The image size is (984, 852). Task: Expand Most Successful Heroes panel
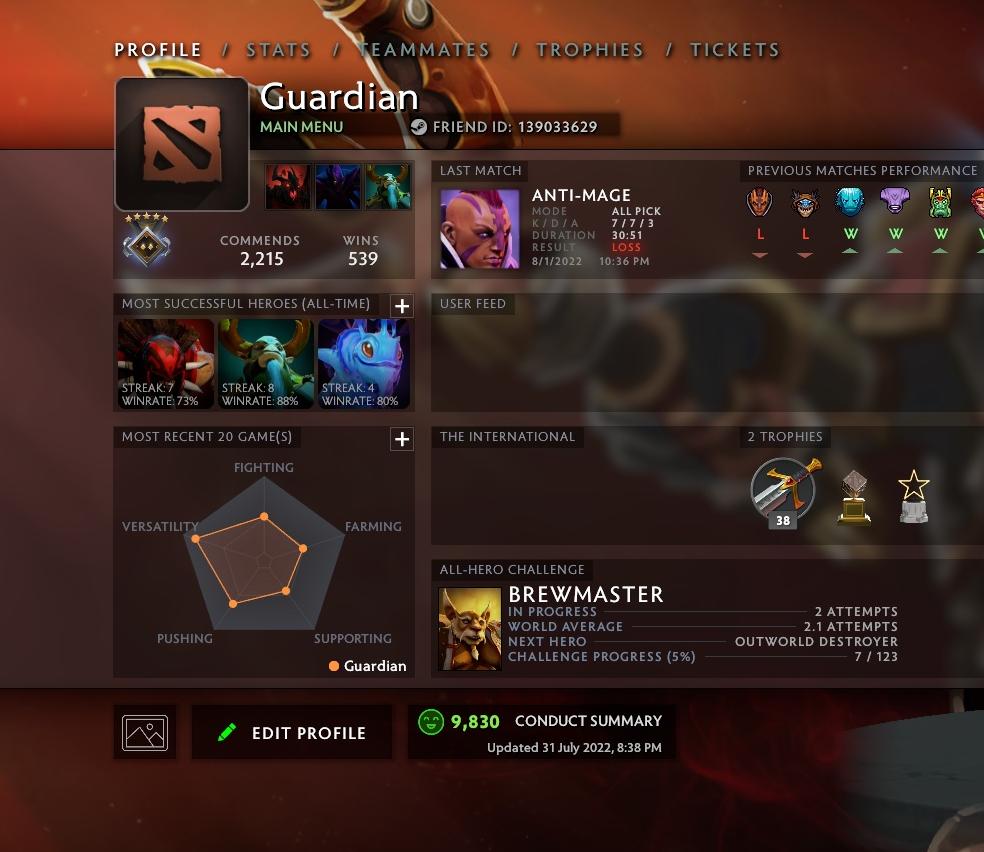401,306
